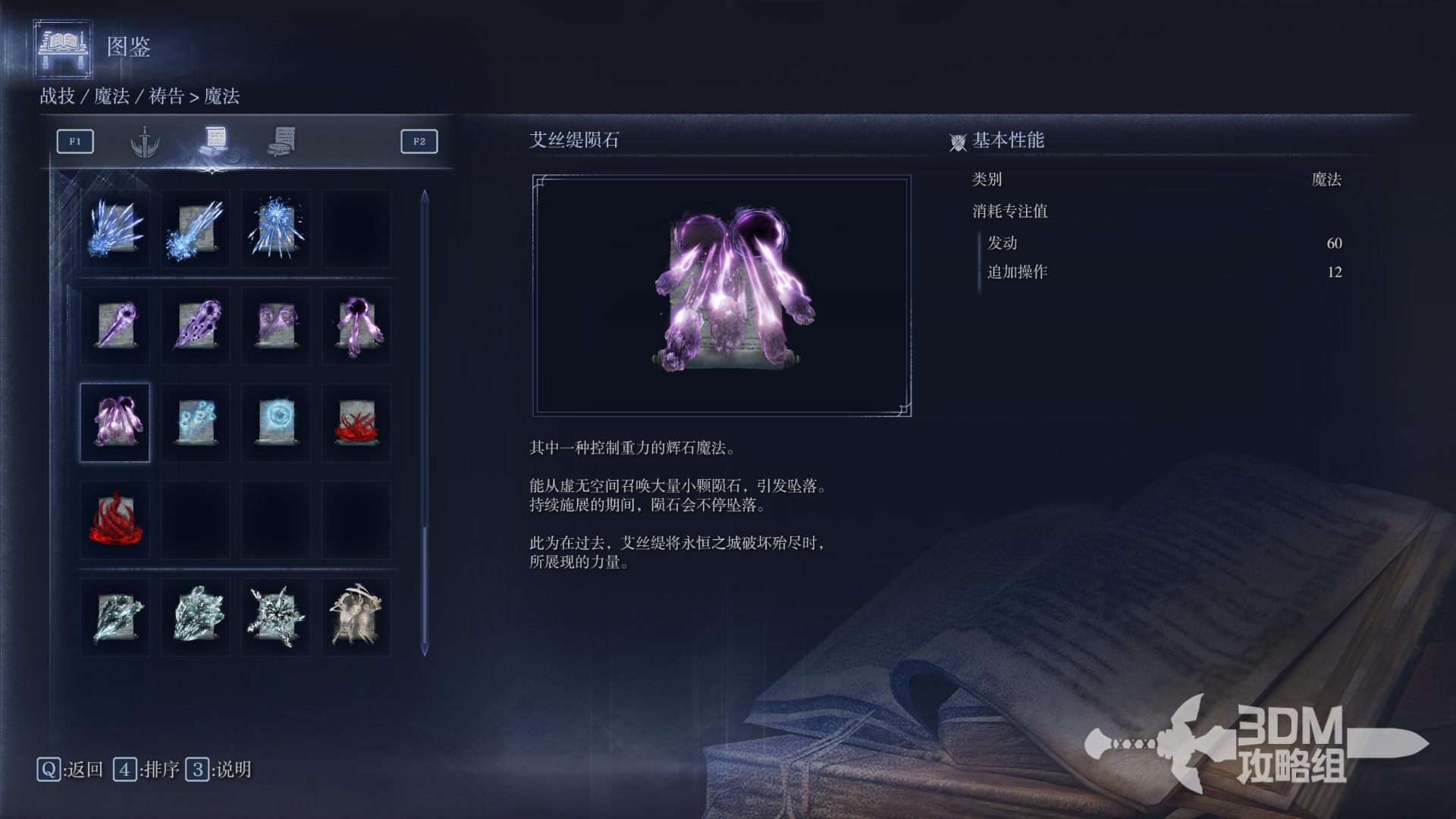Viewport: 1456px width, 819px height.
Task: Pick the large blue bubble sorcery
Action: tap(276, 422)
